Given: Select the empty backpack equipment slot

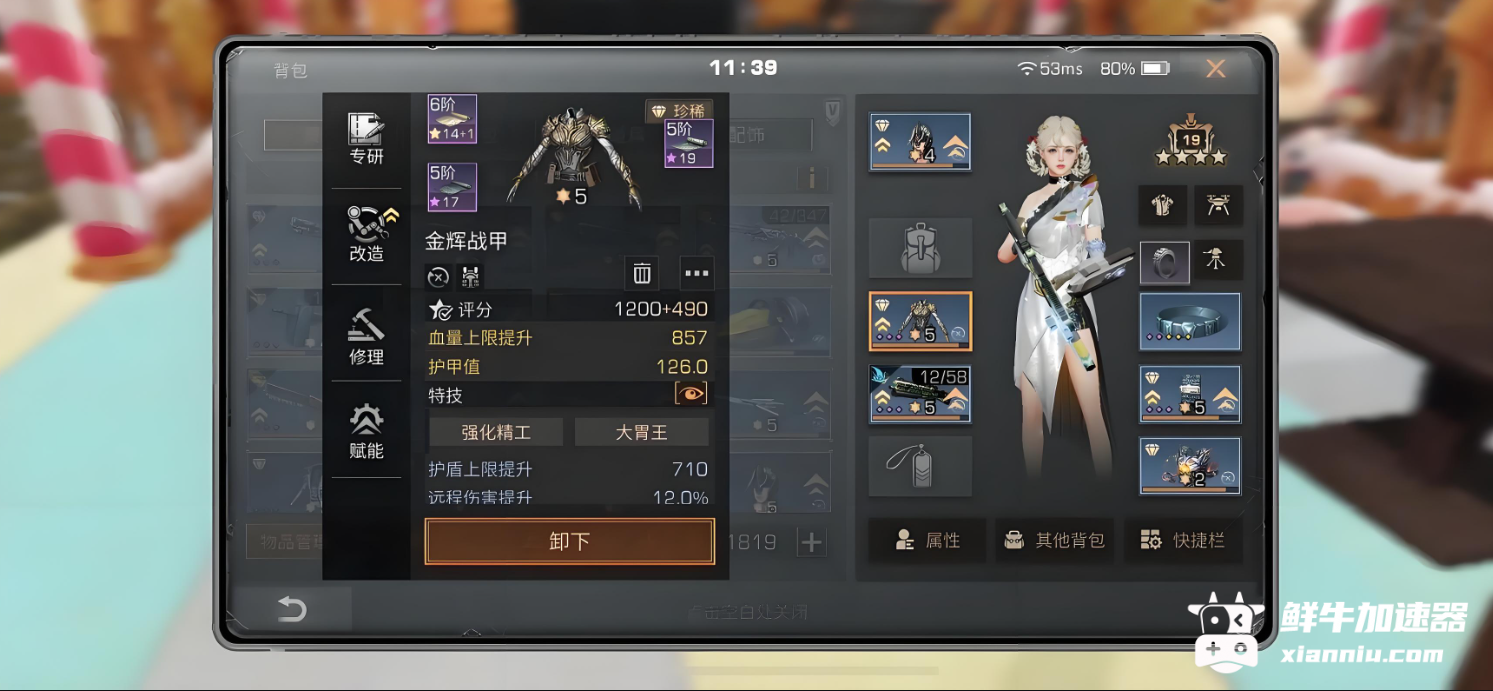Looking at the screenshot, I should (x=920, y=248).
